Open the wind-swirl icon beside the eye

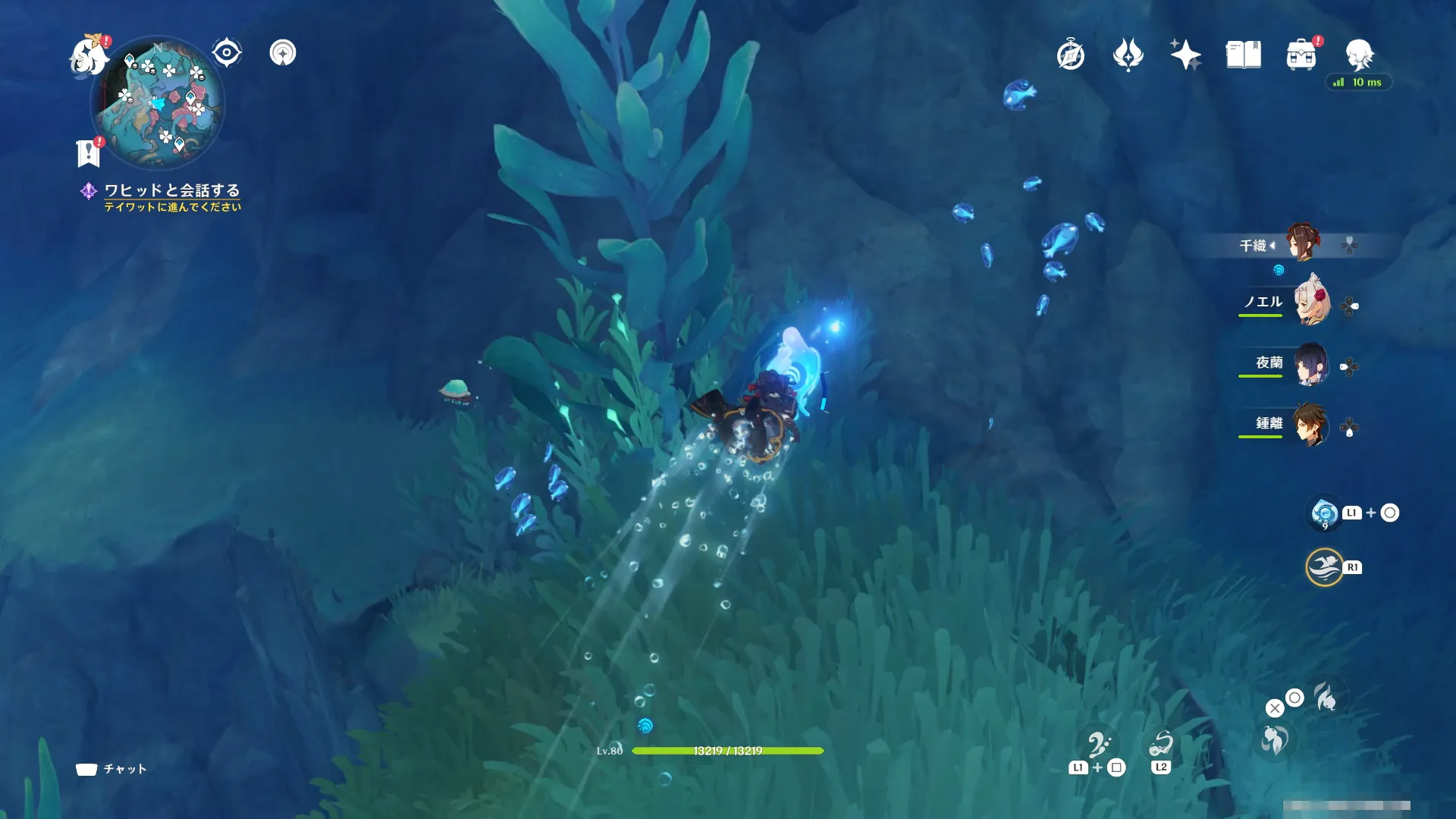tap(283, 53)
